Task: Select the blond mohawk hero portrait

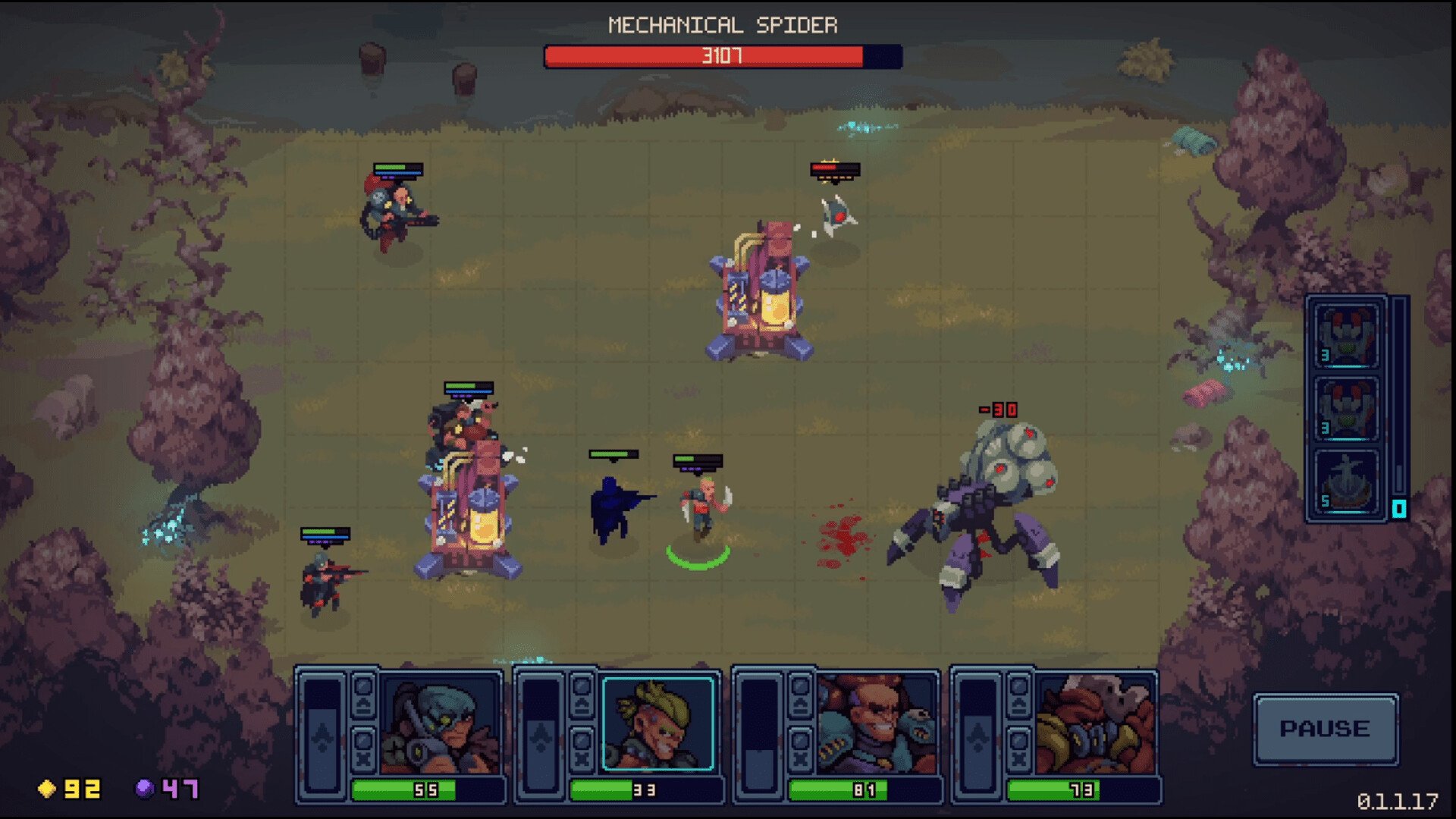Action: point(657,725)
